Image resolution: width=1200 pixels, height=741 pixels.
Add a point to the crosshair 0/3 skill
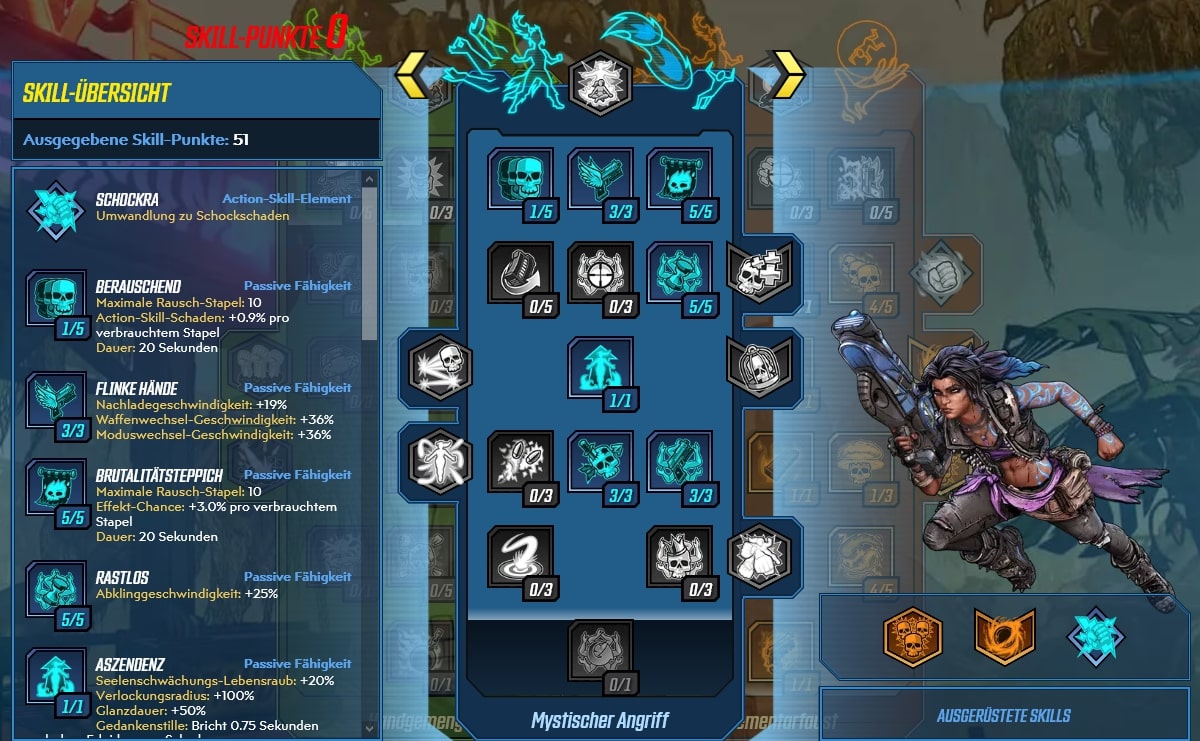coord(600,272)
